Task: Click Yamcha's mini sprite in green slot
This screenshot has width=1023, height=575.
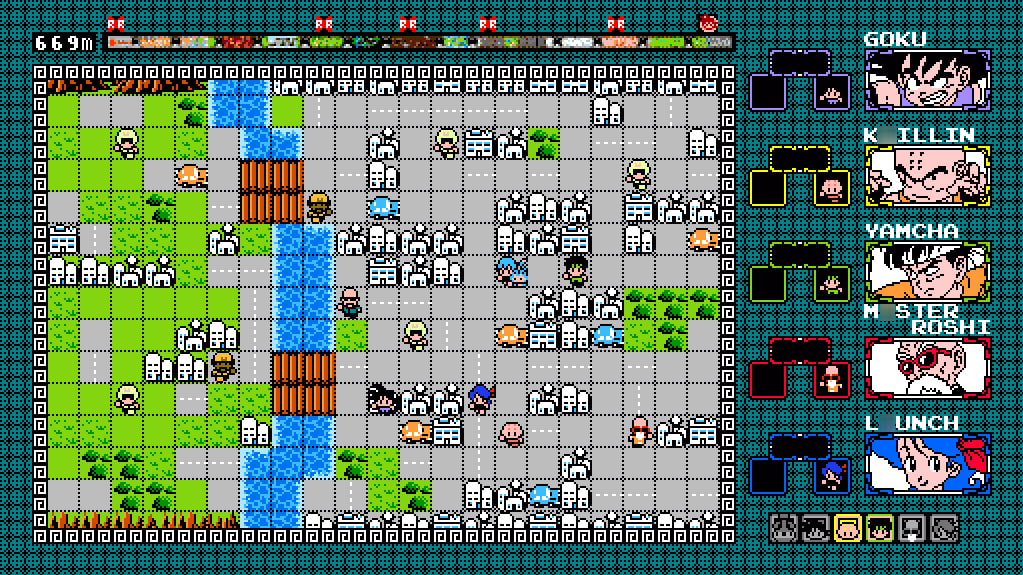Action: [x=831, y=285]
